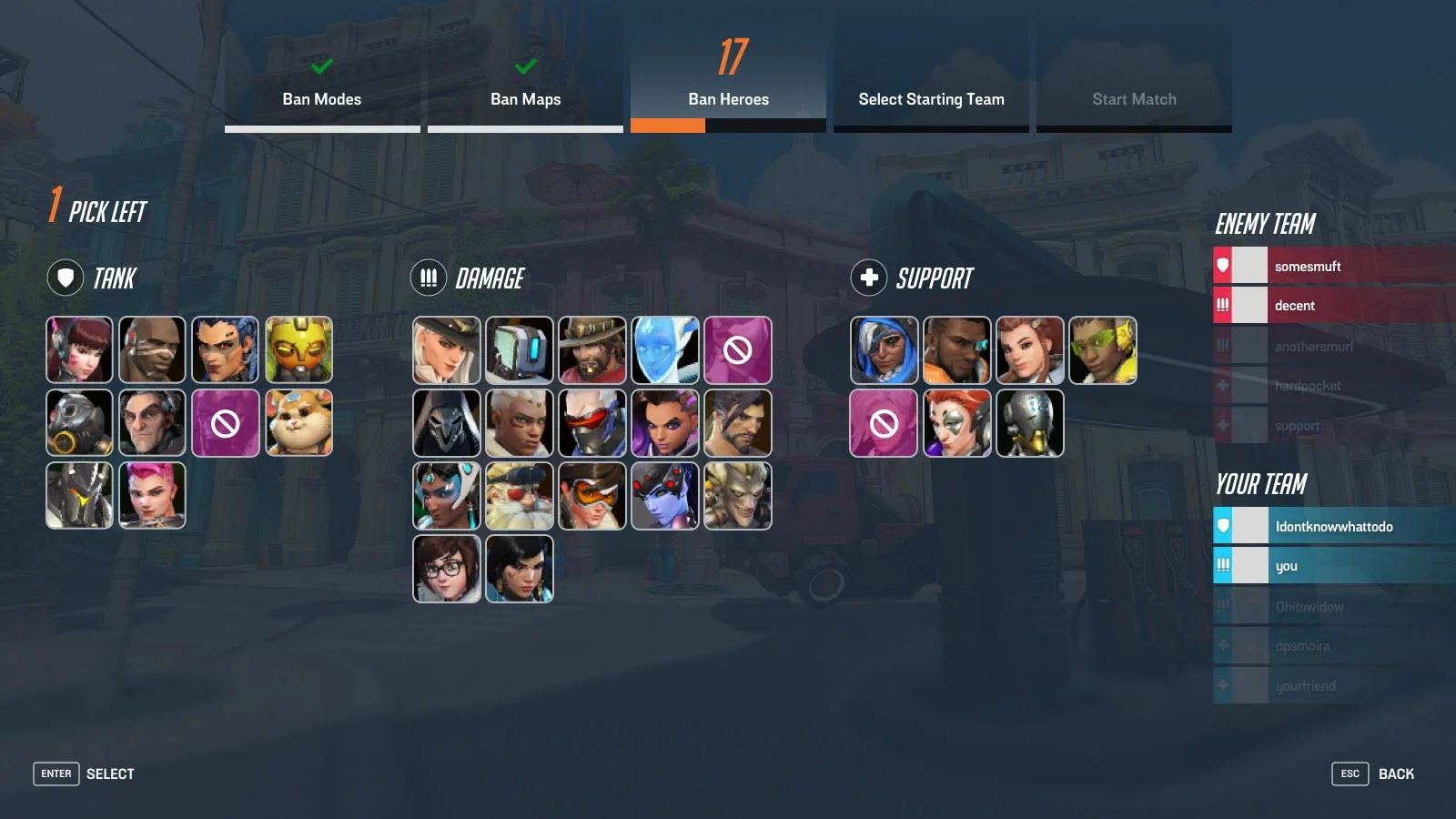Select the Widowmaker portrait
Viewport: 1456px width, 819px height.
click(665, 496)
